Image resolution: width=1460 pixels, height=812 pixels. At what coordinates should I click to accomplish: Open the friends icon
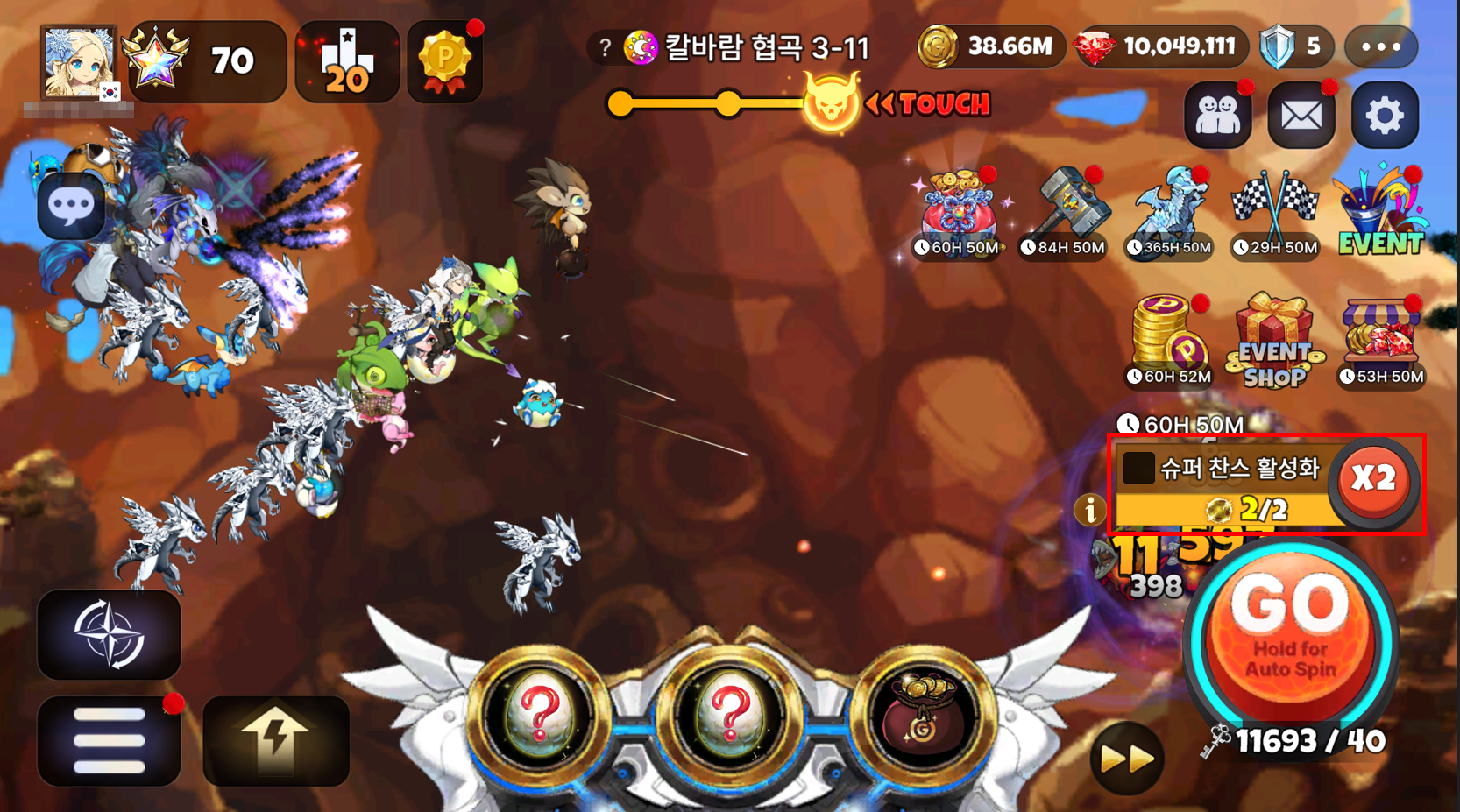pos(1217,116)
